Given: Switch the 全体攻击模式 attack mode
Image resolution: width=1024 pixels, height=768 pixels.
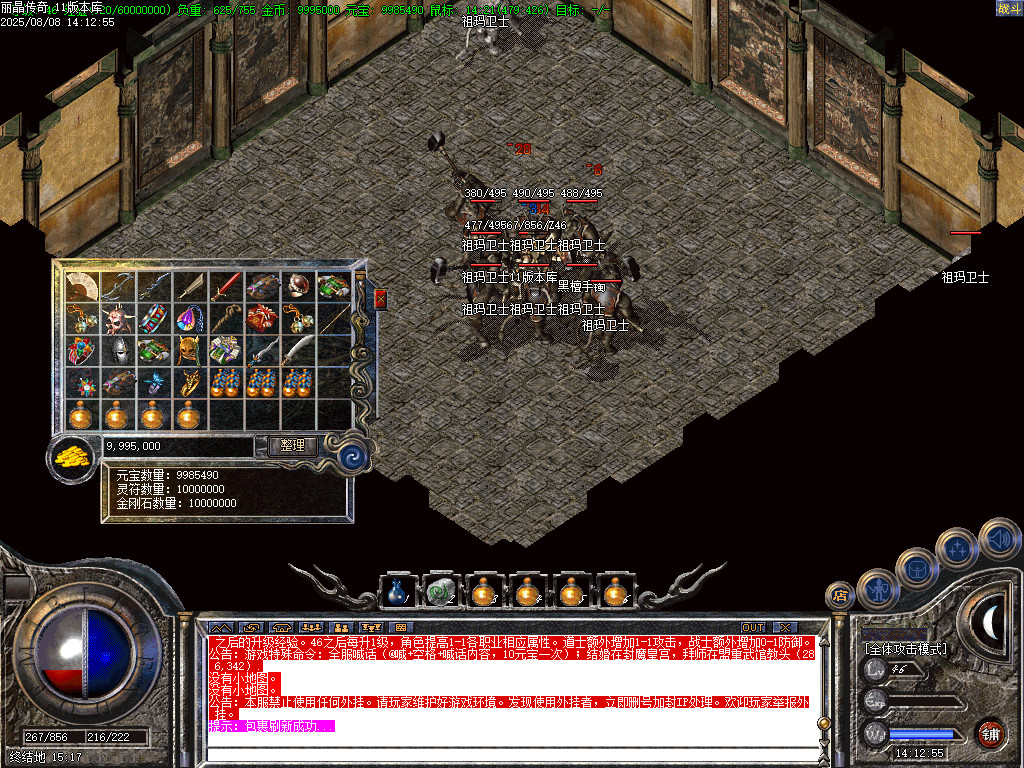Looking at the screenshot, I should pyautogui.click(x=906, y=649).
